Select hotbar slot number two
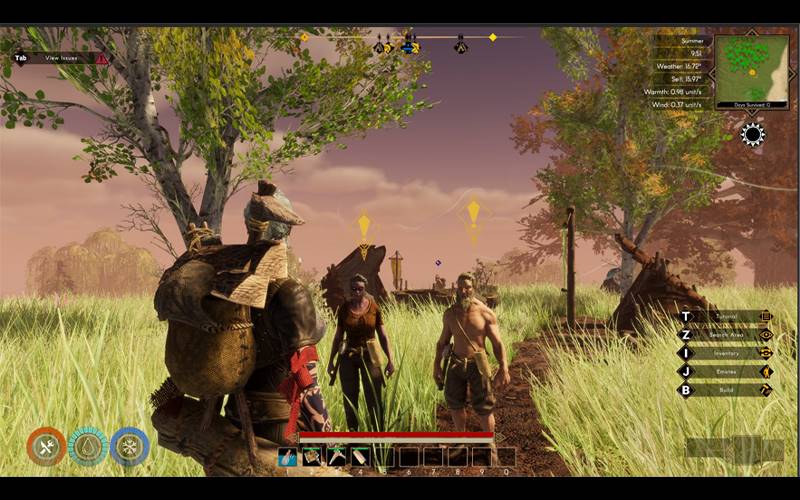This screenshot has height=500, width=800. [x=312, y=457]
